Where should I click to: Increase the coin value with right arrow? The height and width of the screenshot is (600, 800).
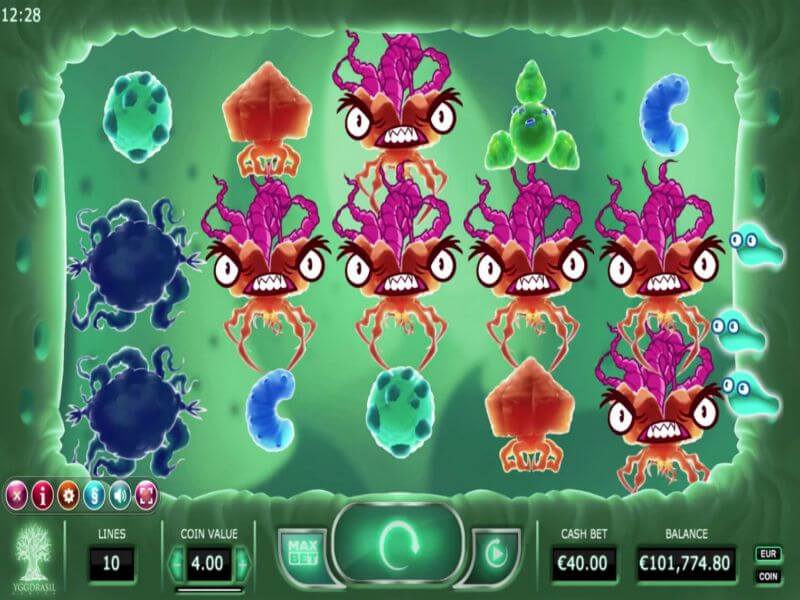pos(241,563)
